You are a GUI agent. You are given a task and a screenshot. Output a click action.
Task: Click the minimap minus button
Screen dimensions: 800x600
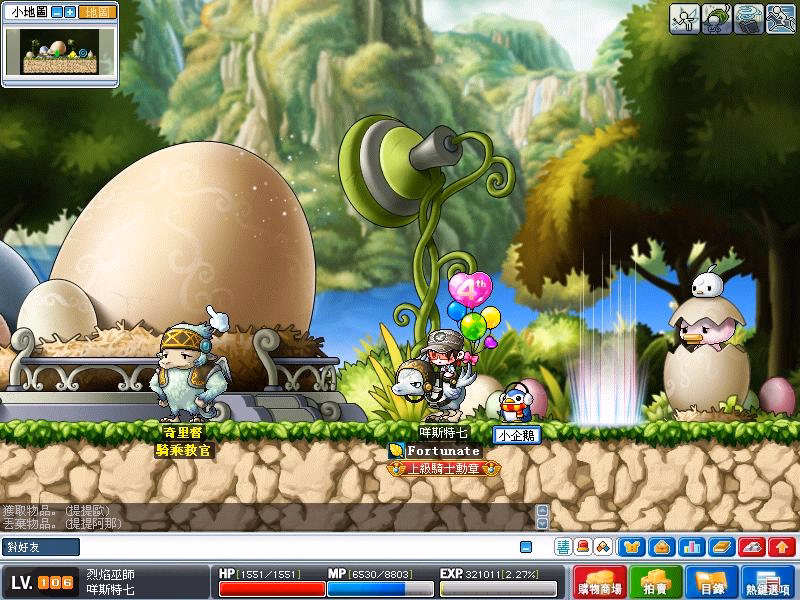pyautogui.click(x=57, y=13)
